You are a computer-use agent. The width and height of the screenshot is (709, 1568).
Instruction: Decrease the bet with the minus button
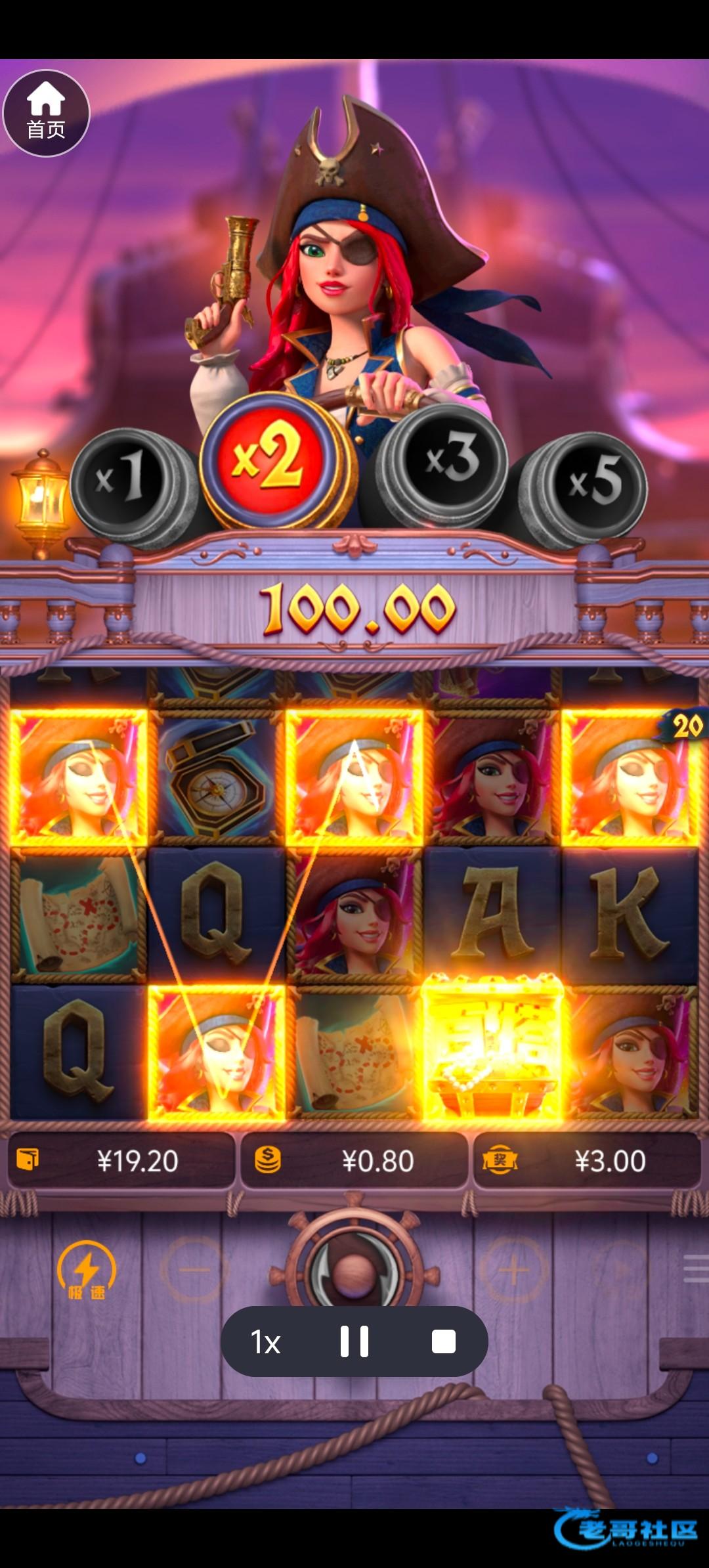click(194, 1270)
